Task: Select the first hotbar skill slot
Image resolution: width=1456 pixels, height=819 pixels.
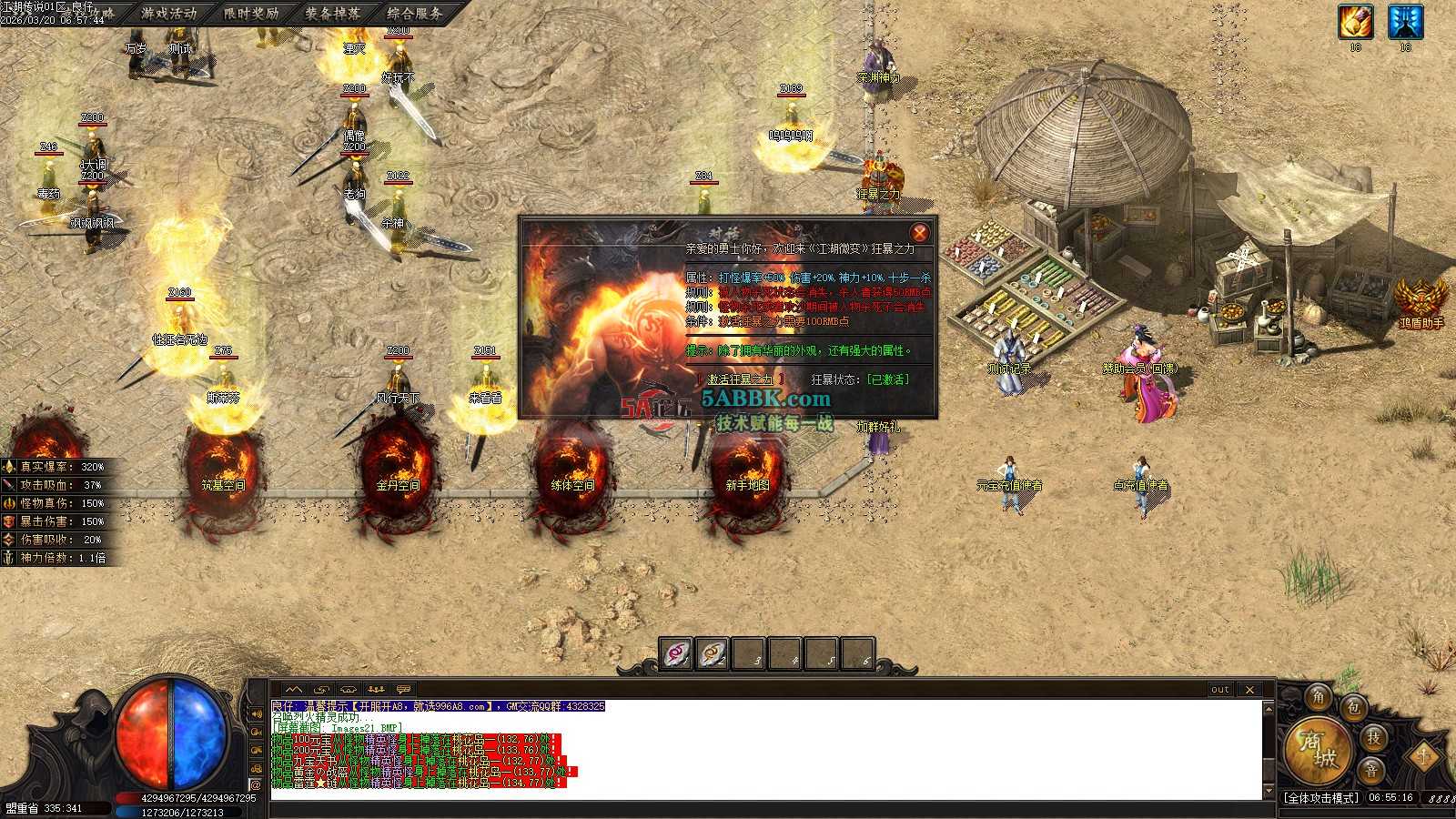Action: point(676,653)
